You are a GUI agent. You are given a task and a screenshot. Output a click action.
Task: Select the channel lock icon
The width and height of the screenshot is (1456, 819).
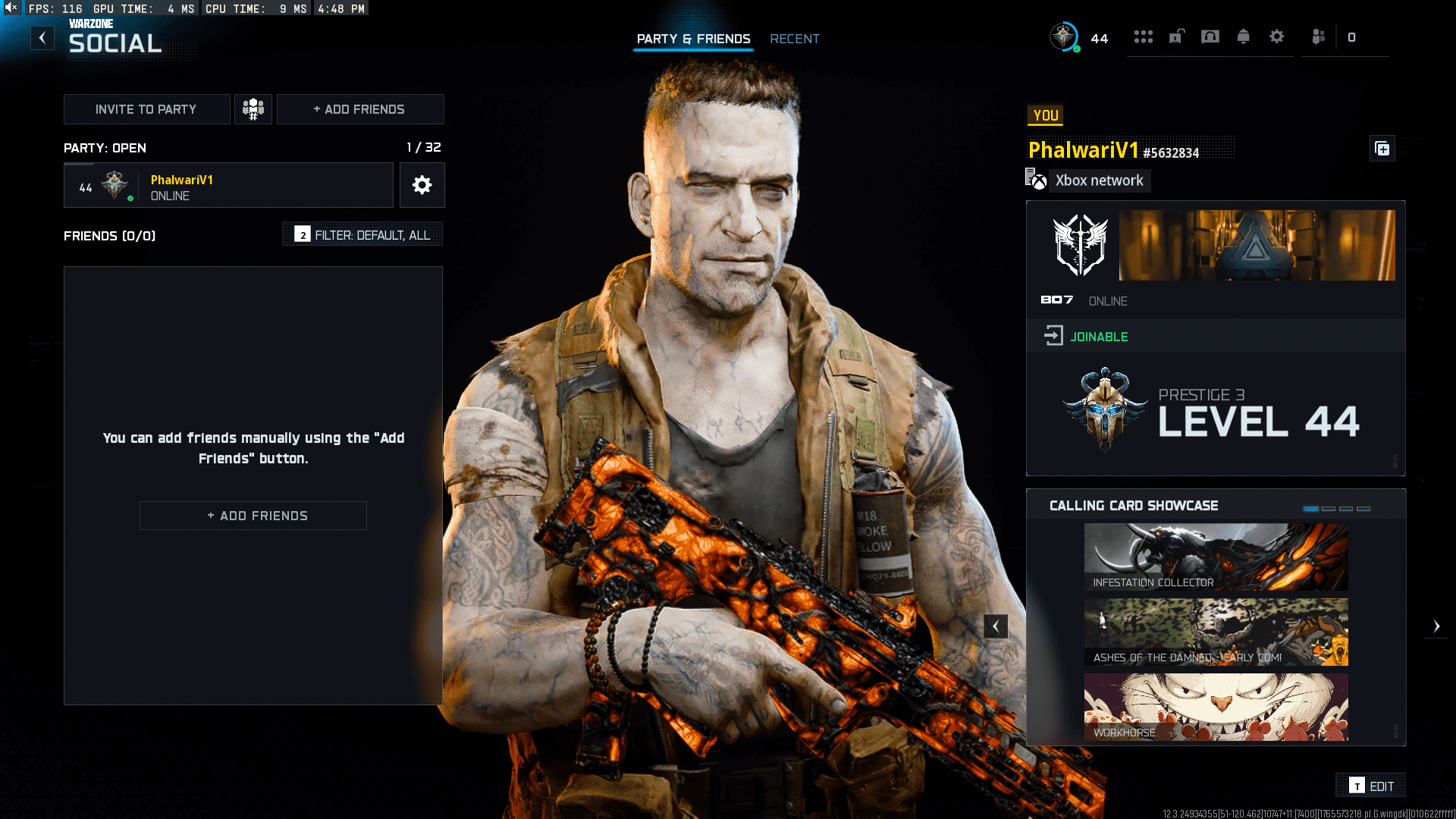click(x=1176, y=37)
